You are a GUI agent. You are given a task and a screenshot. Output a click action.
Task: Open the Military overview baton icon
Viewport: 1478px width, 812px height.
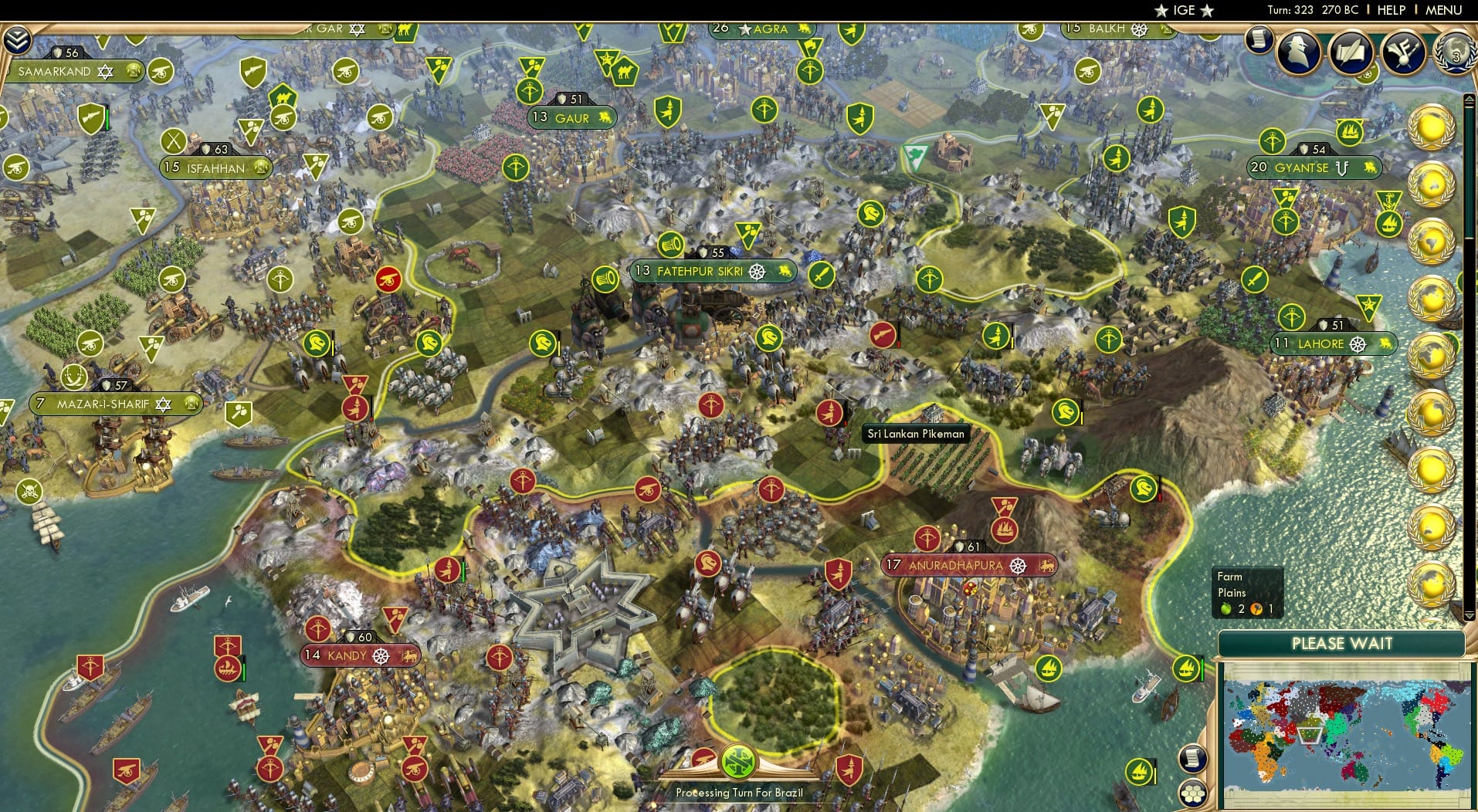click(1405, 52)
